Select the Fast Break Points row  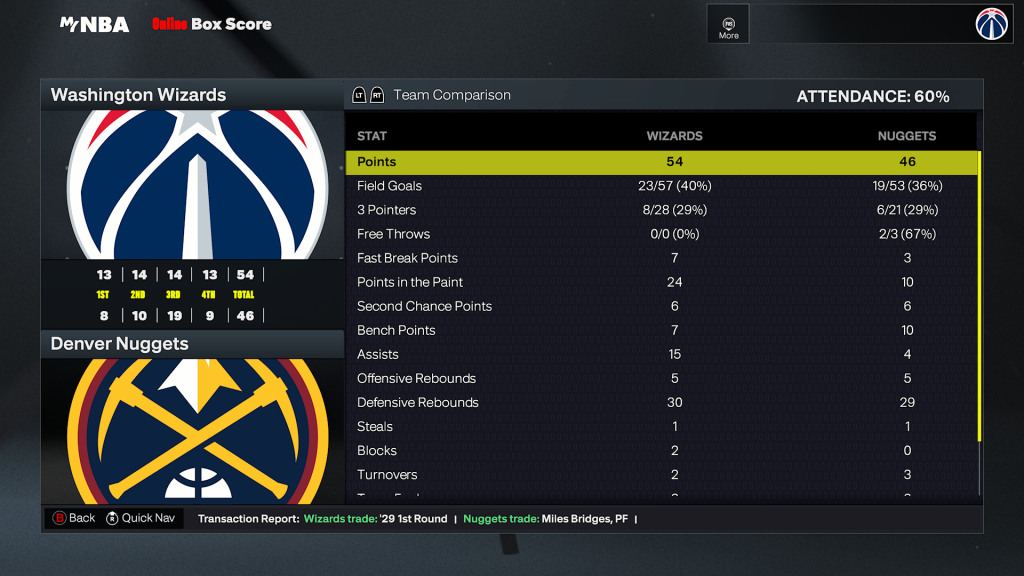point(661,258)
